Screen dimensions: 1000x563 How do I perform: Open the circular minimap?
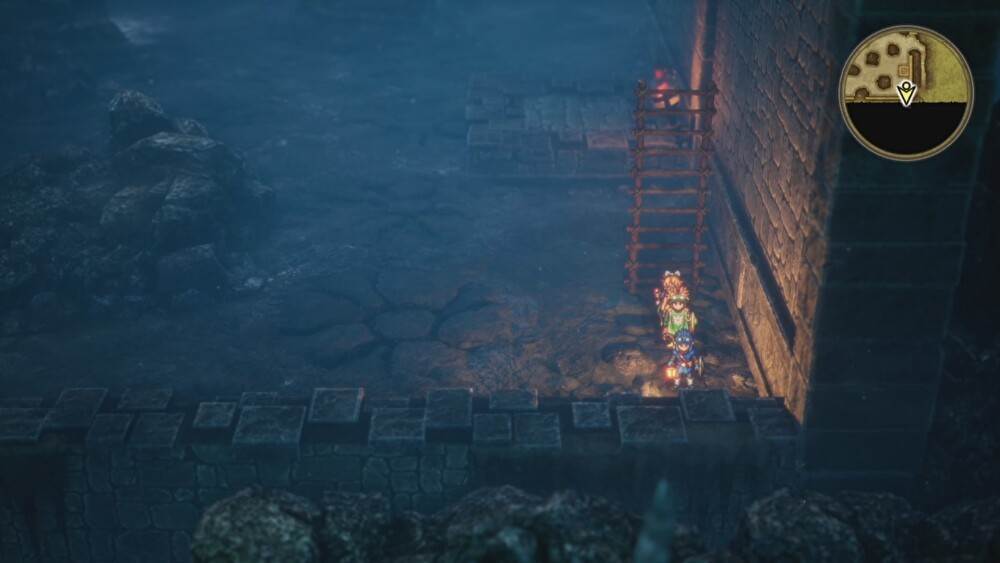(905, 92)
